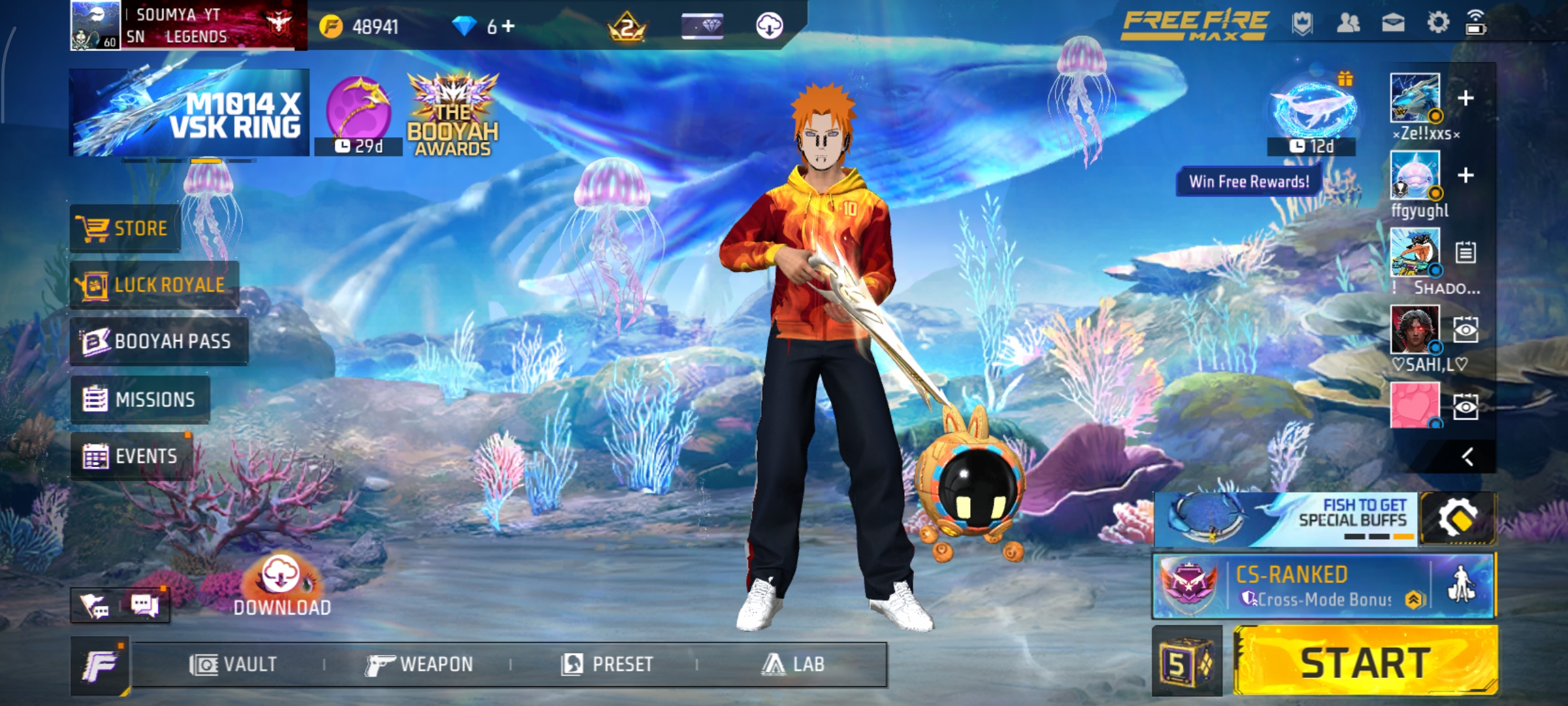1568x706 pixels.
Task: Go to the Lab tab
Action: point(792,665)
